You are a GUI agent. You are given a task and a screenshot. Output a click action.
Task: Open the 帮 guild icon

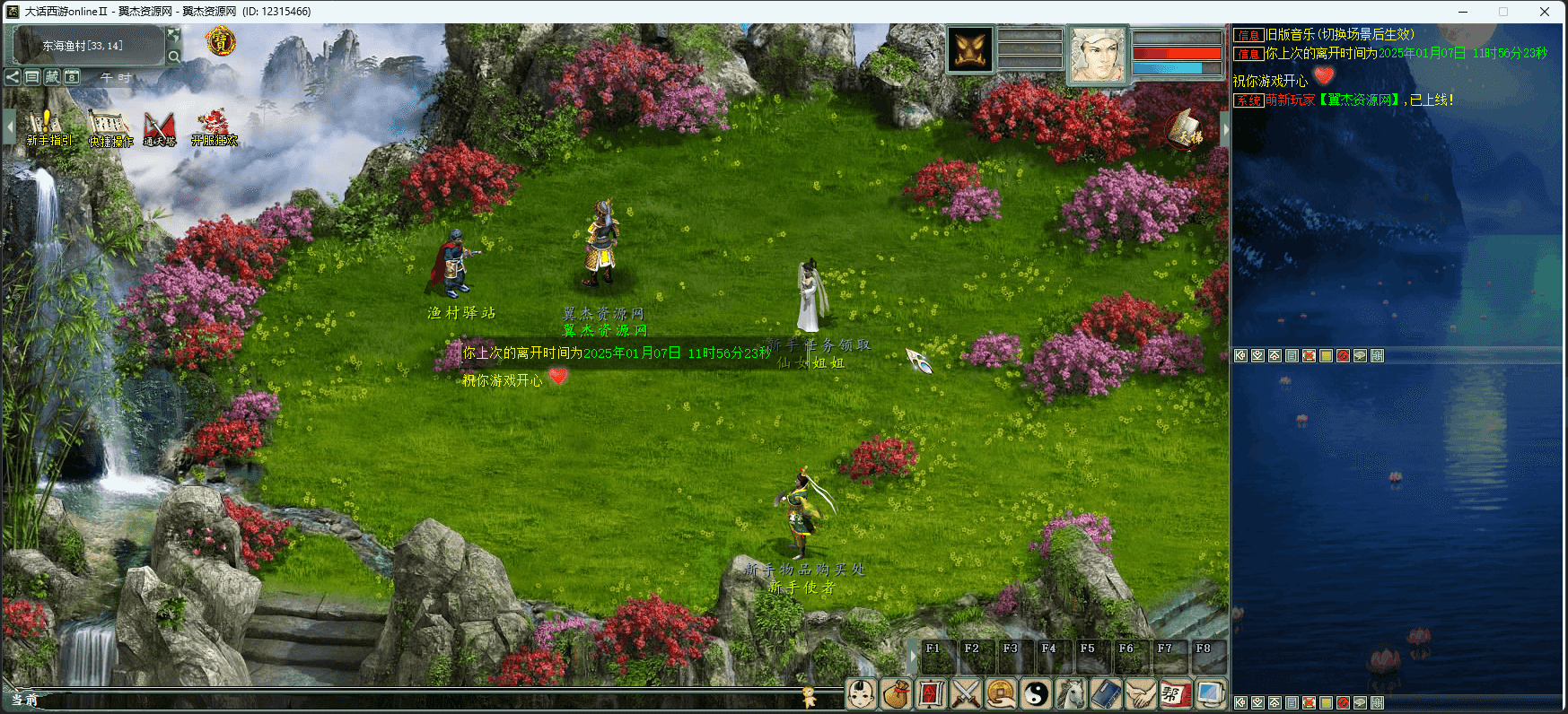coord(1175,693)
